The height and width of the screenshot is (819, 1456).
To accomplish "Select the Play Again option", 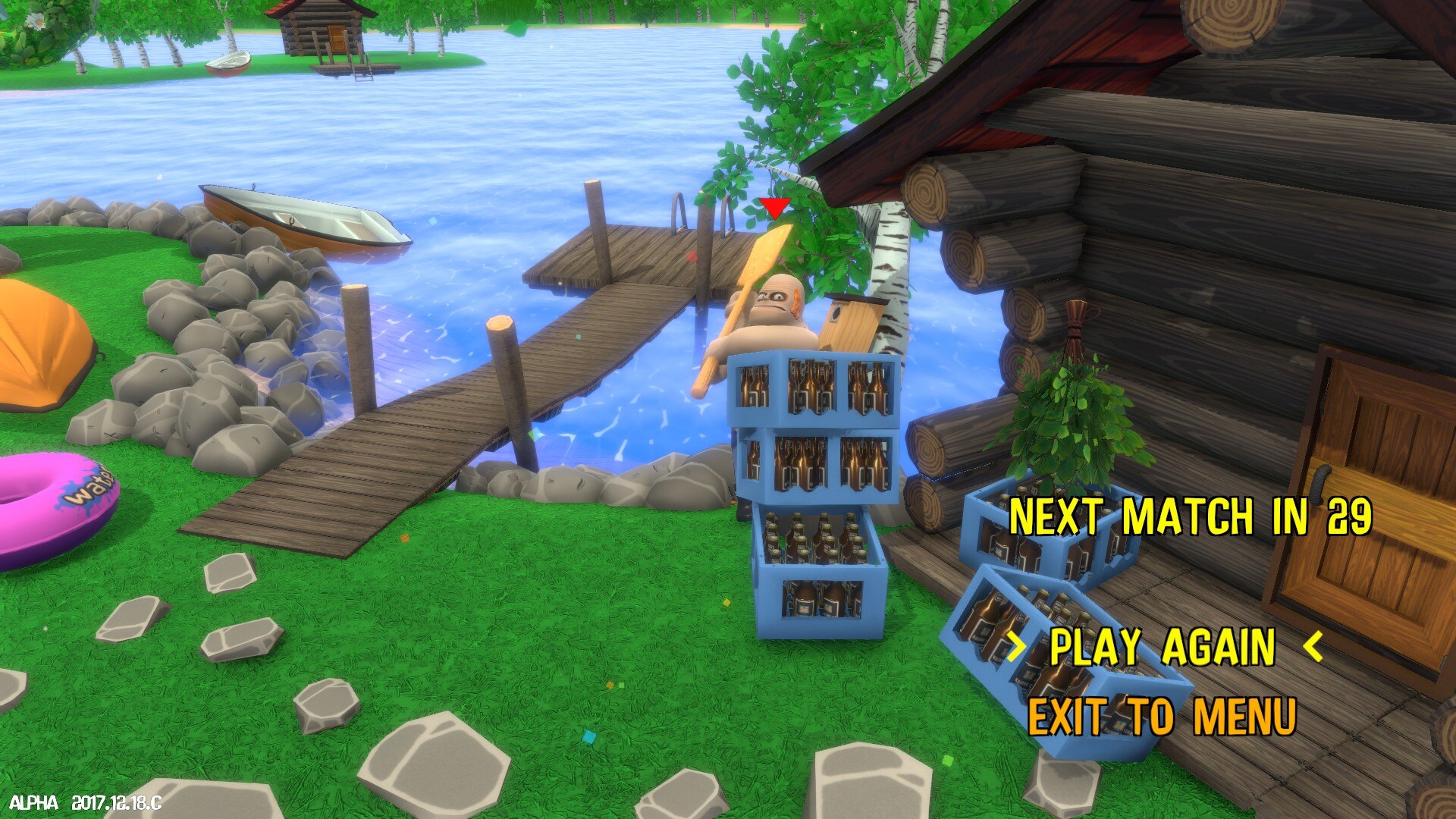I will 1163,647.
